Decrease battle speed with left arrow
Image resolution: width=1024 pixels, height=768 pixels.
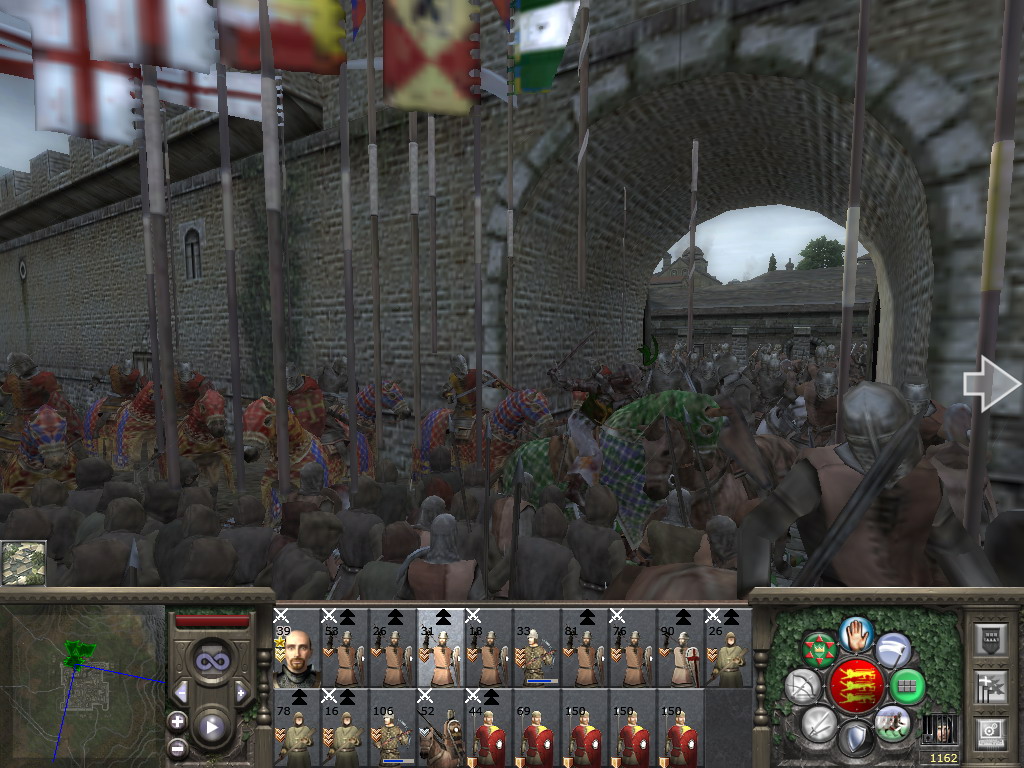tap(181, 692)
